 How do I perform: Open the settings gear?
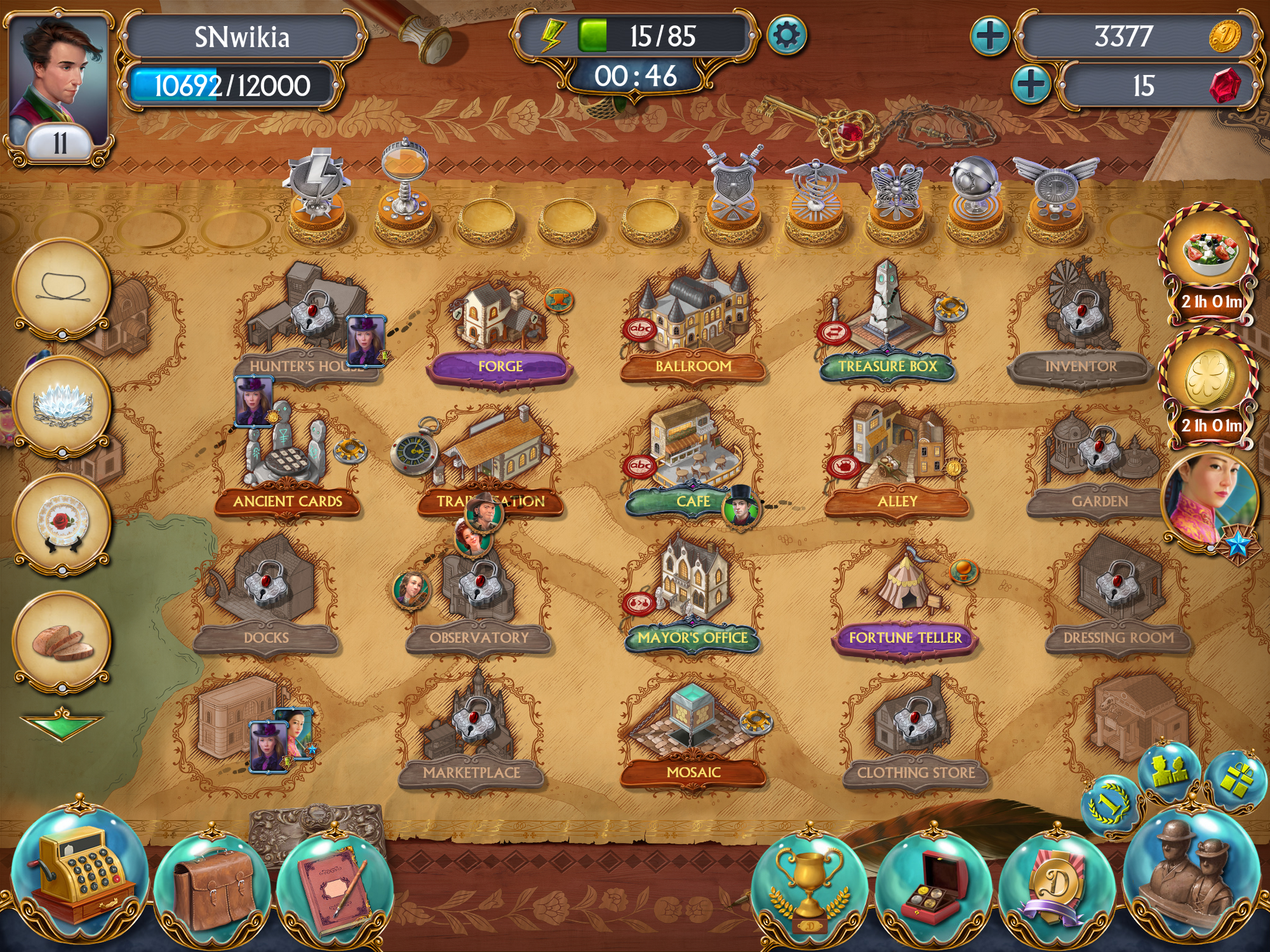coord(787,35)
